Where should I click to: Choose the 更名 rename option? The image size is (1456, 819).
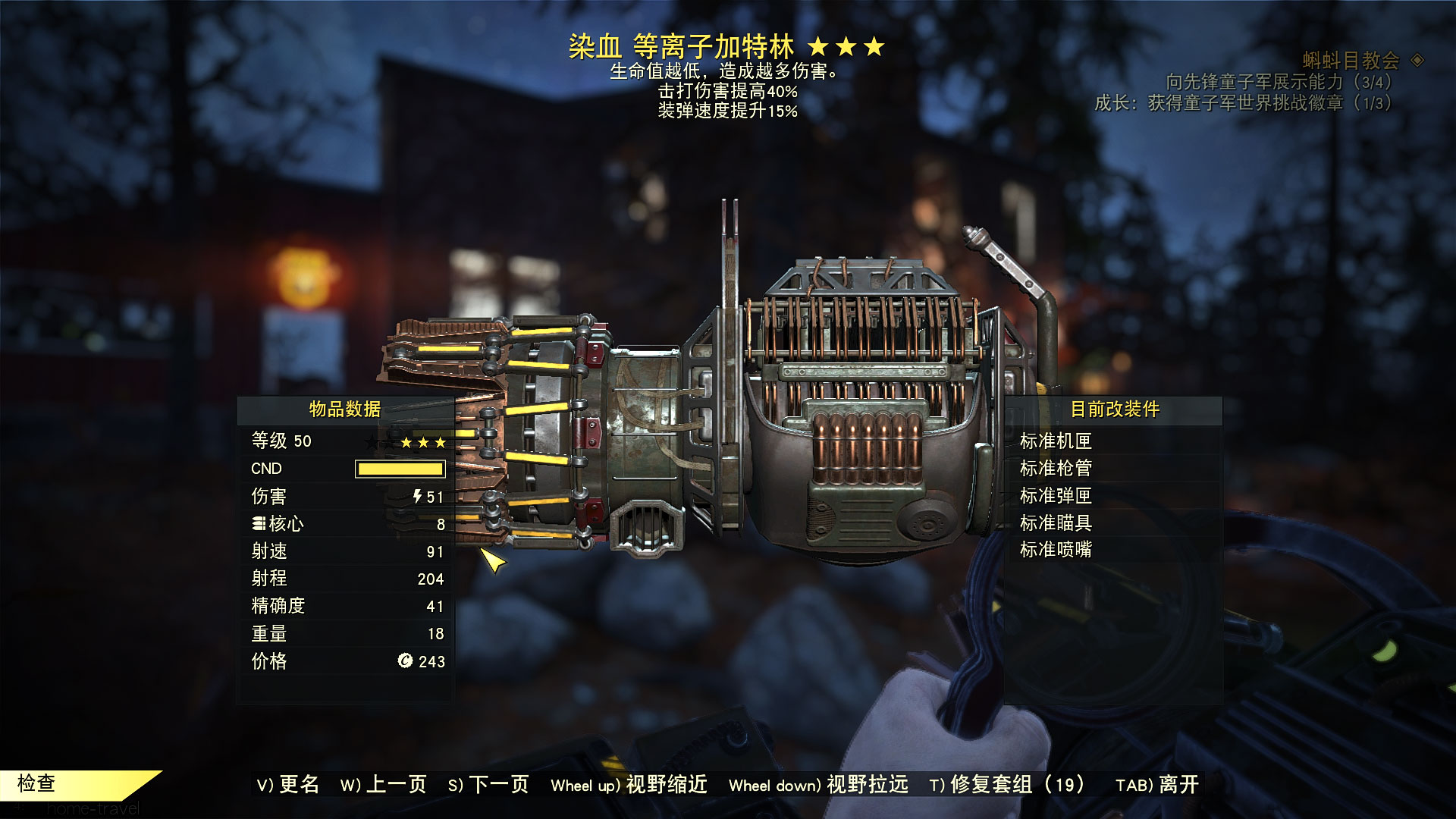[288, 784]
